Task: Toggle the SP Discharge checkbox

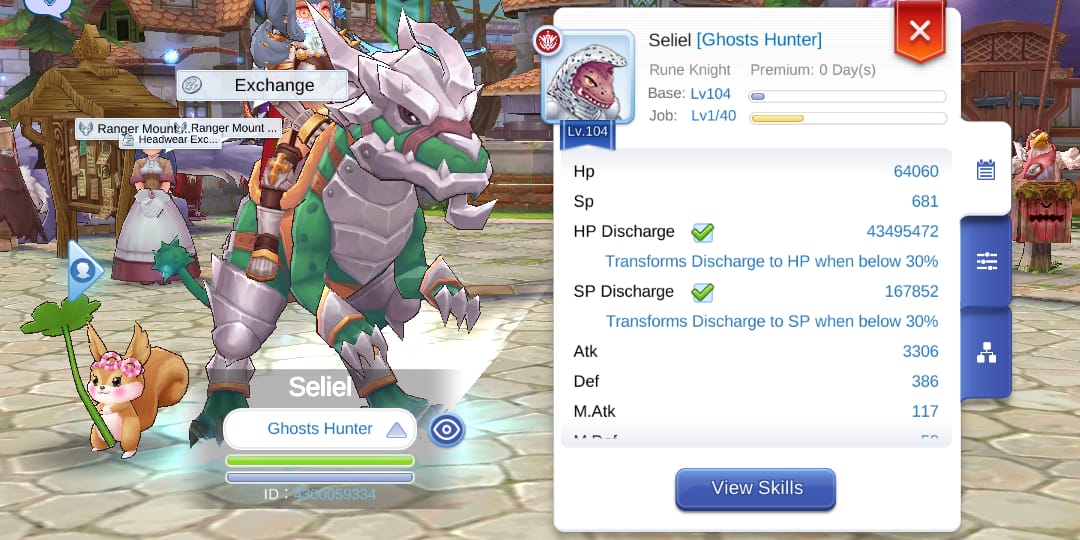Action: tap(702, 292)
